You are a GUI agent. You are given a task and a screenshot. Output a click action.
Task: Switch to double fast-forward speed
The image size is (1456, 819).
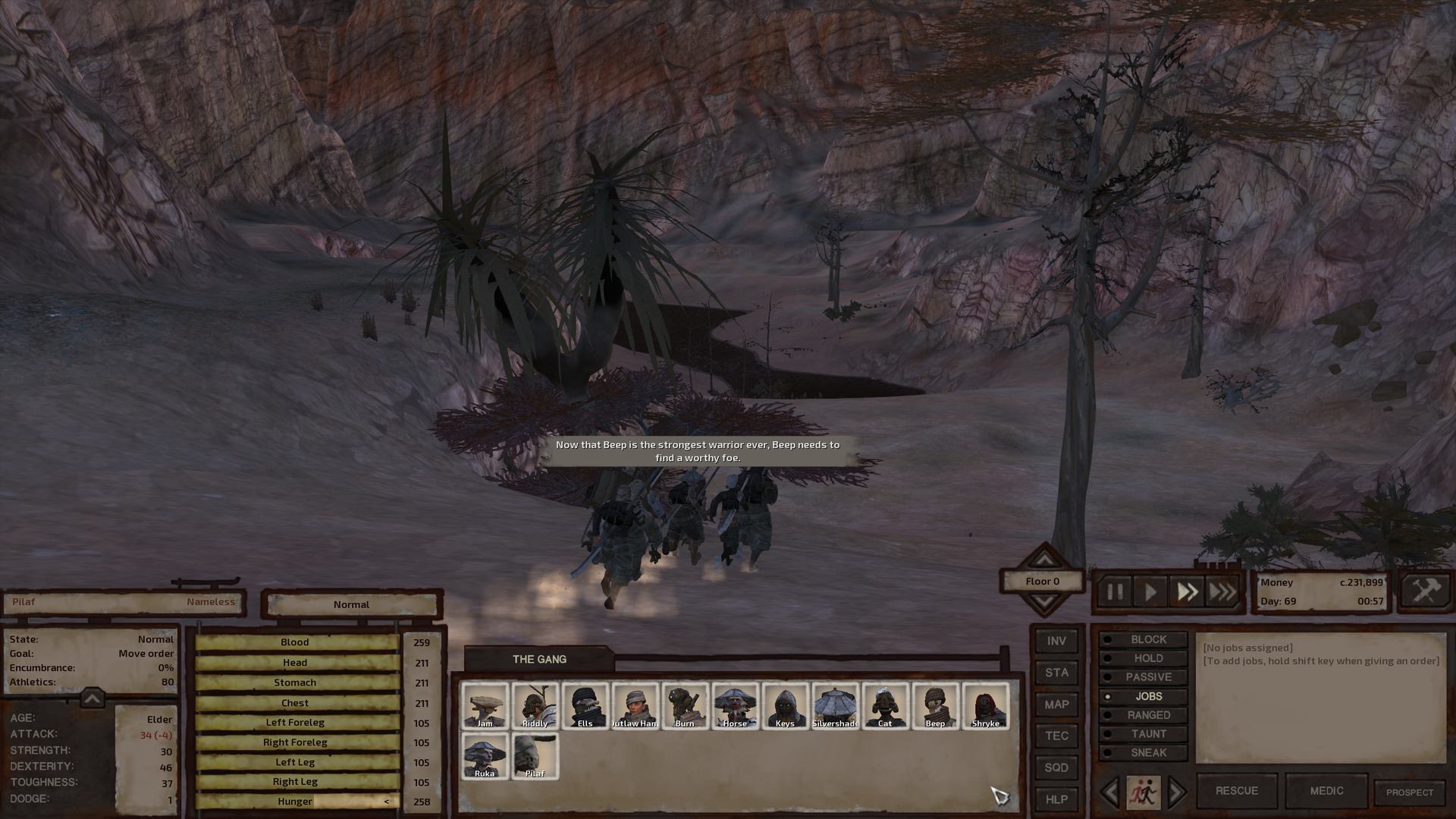click(x=1187, y=591)
